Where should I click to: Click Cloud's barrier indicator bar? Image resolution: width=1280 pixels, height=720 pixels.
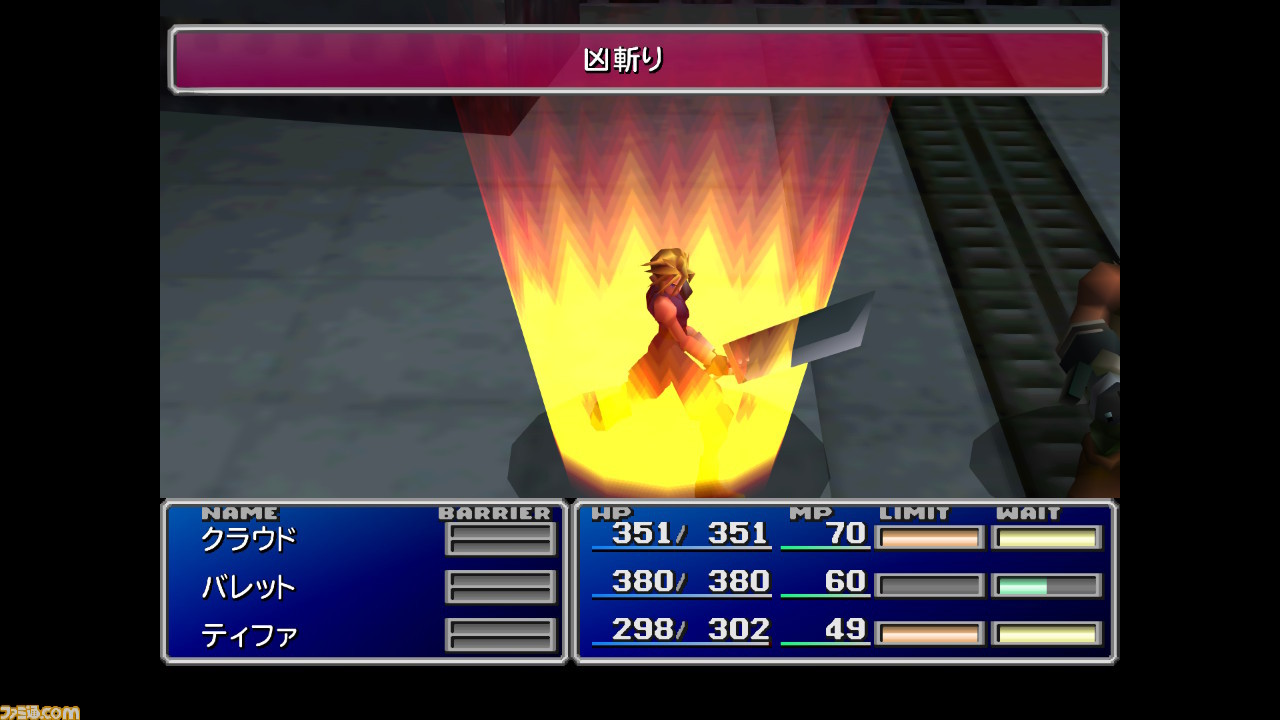click(500, 537)
